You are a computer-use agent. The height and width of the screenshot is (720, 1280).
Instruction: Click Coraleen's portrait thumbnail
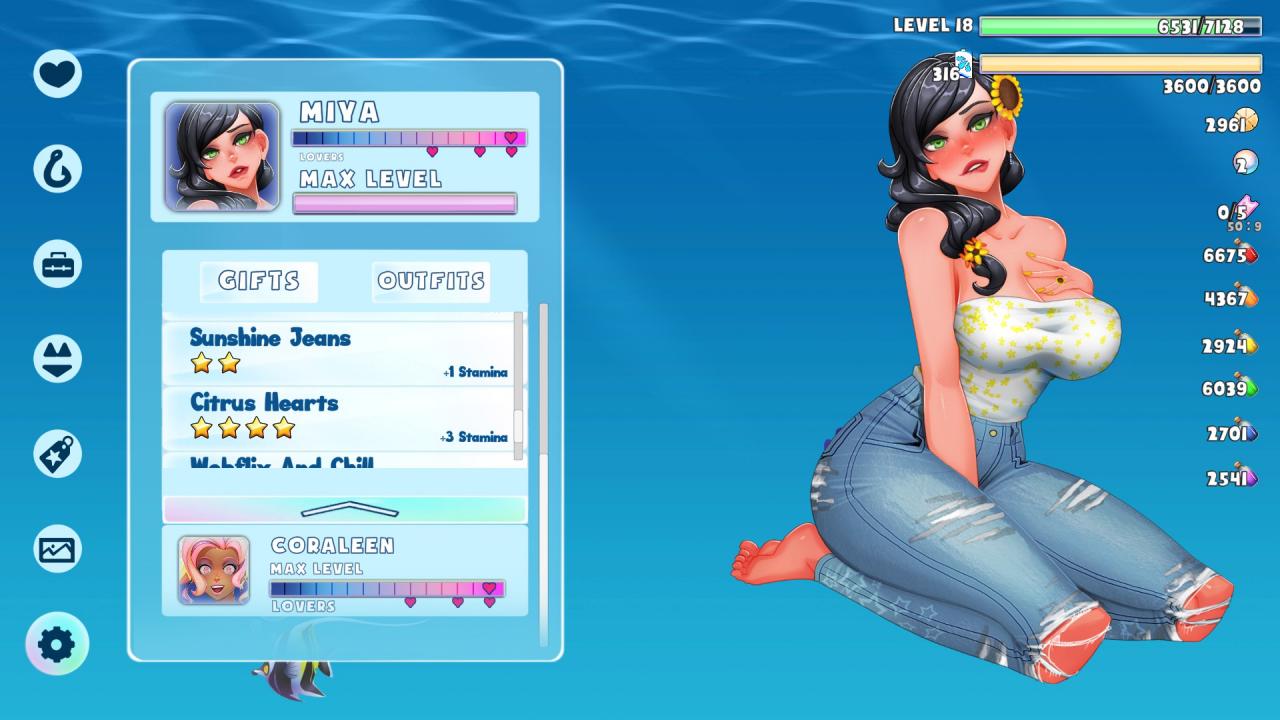coord(214,570)
